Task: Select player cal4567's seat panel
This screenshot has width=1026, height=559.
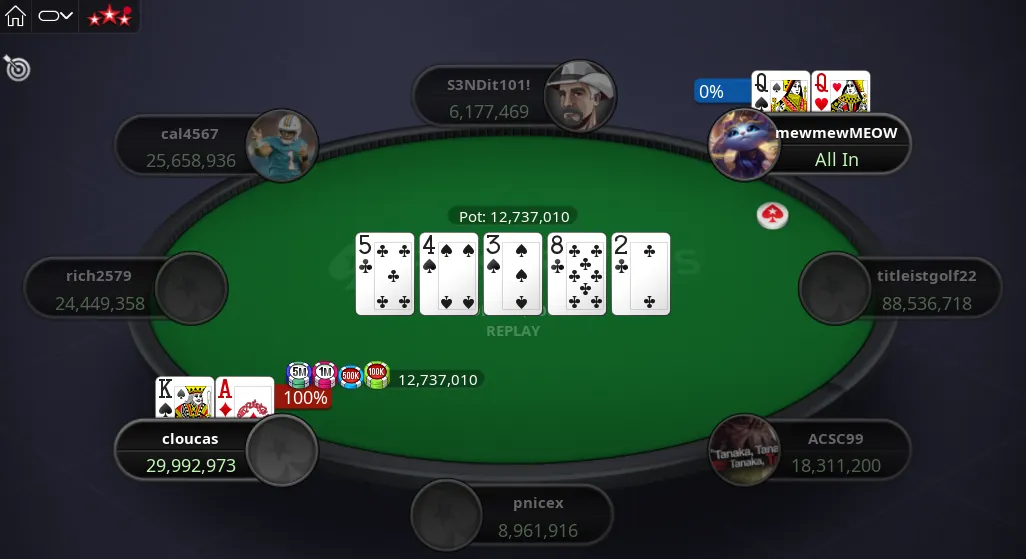Action: click(190, 147)
